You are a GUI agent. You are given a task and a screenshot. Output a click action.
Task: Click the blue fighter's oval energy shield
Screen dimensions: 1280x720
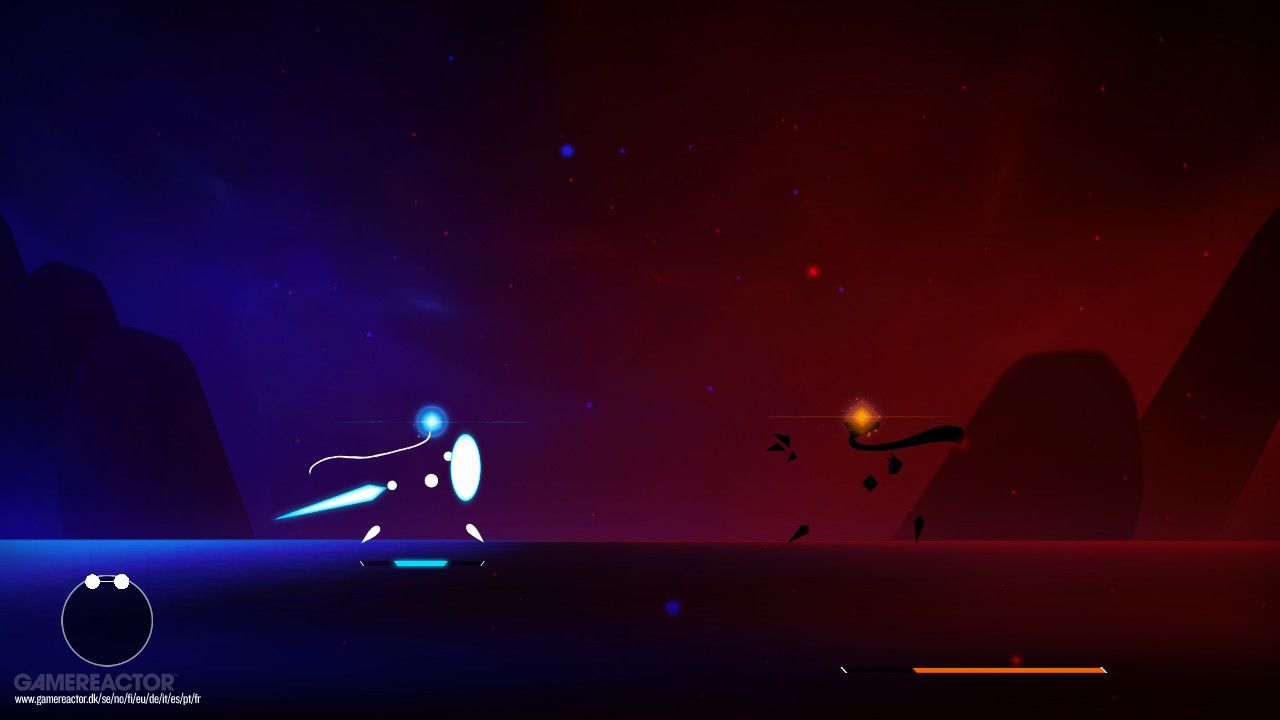[466, 468]
